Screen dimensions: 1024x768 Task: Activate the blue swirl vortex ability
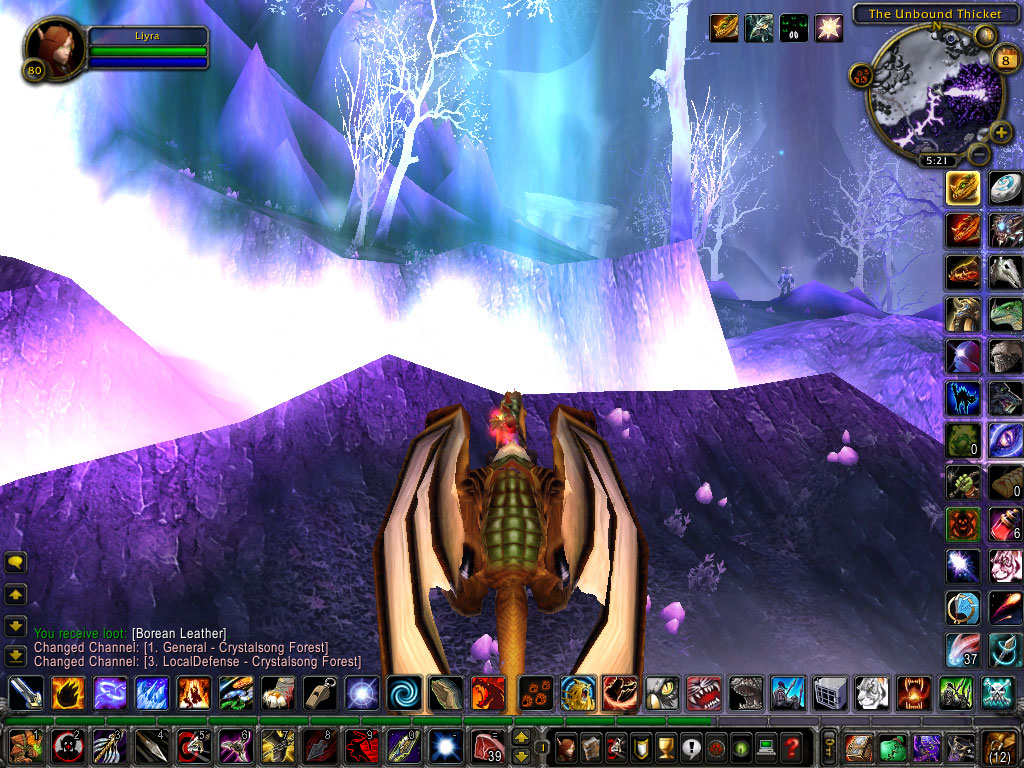tap(404, 692)
